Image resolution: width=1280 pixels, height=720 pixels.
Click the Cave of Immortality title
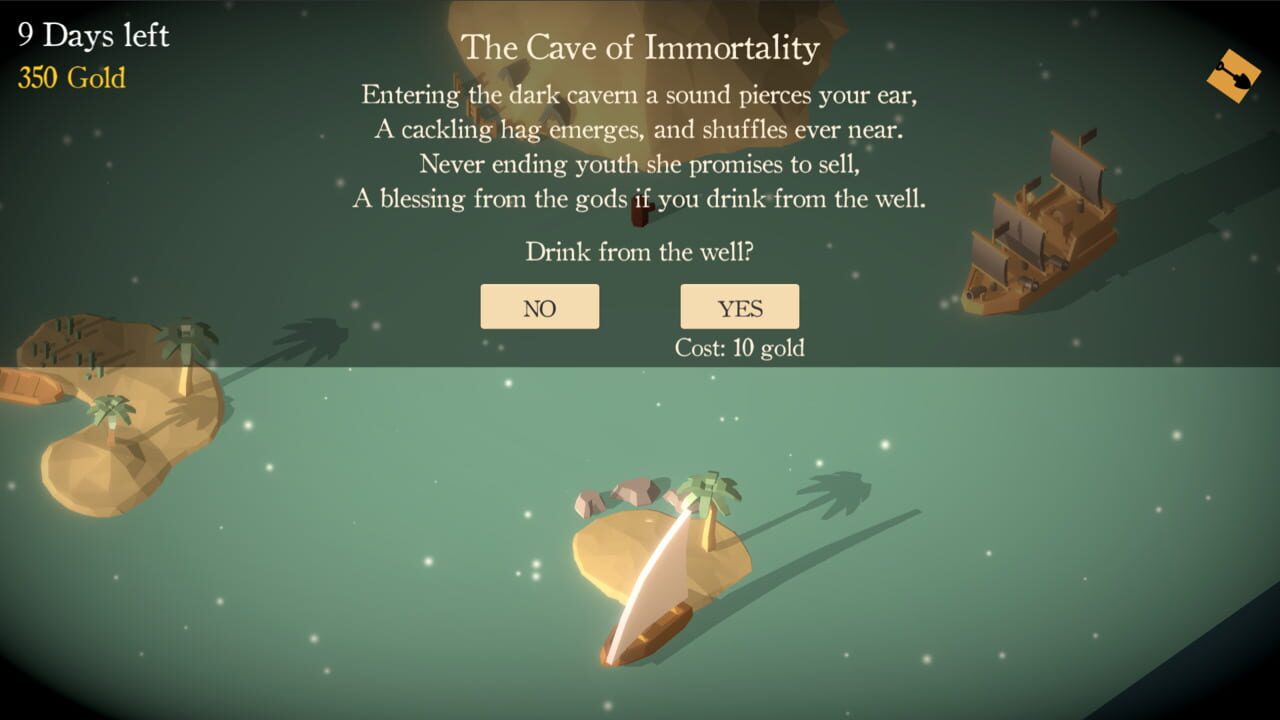click(x=640, y=46)
